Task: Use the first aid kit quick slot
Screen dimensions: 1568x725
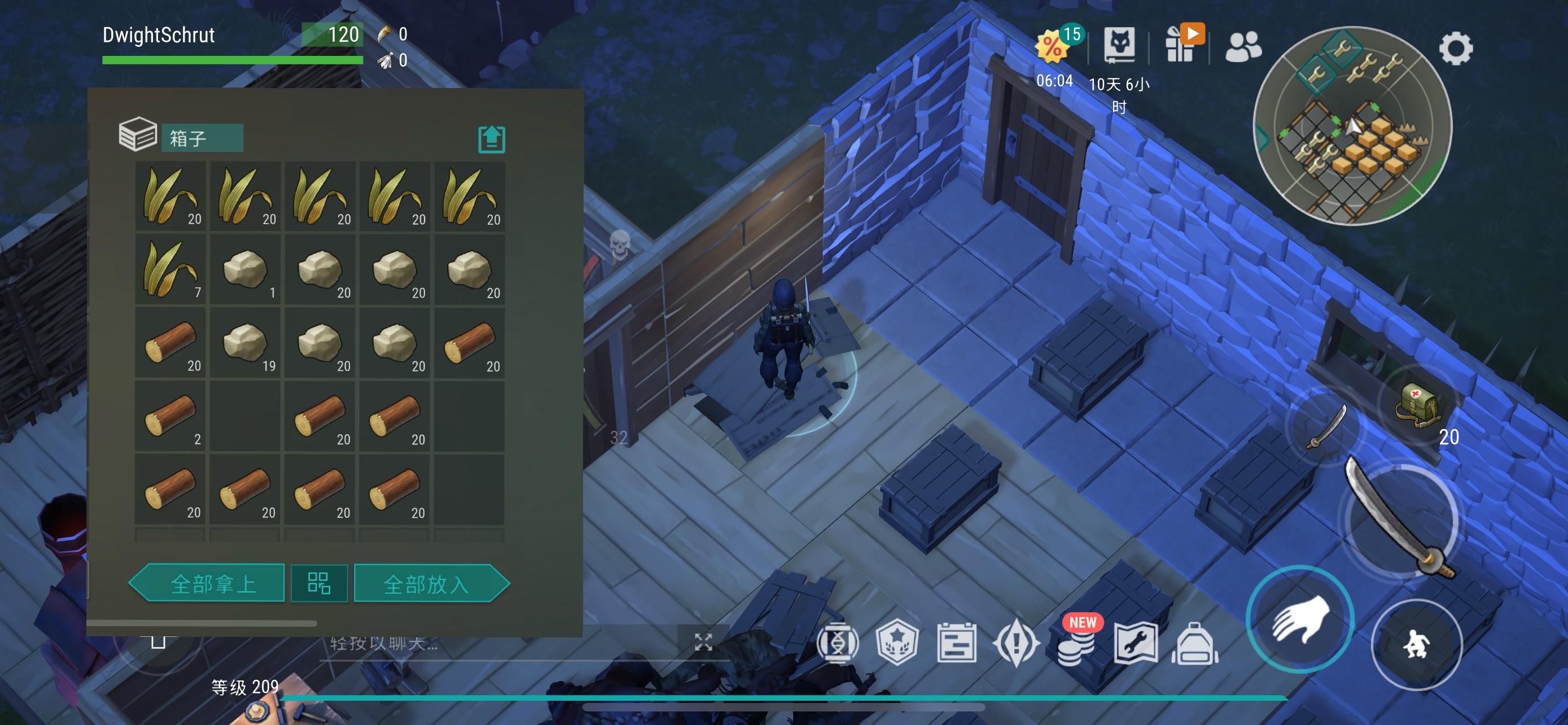Action: click(x=1418, y=405)
